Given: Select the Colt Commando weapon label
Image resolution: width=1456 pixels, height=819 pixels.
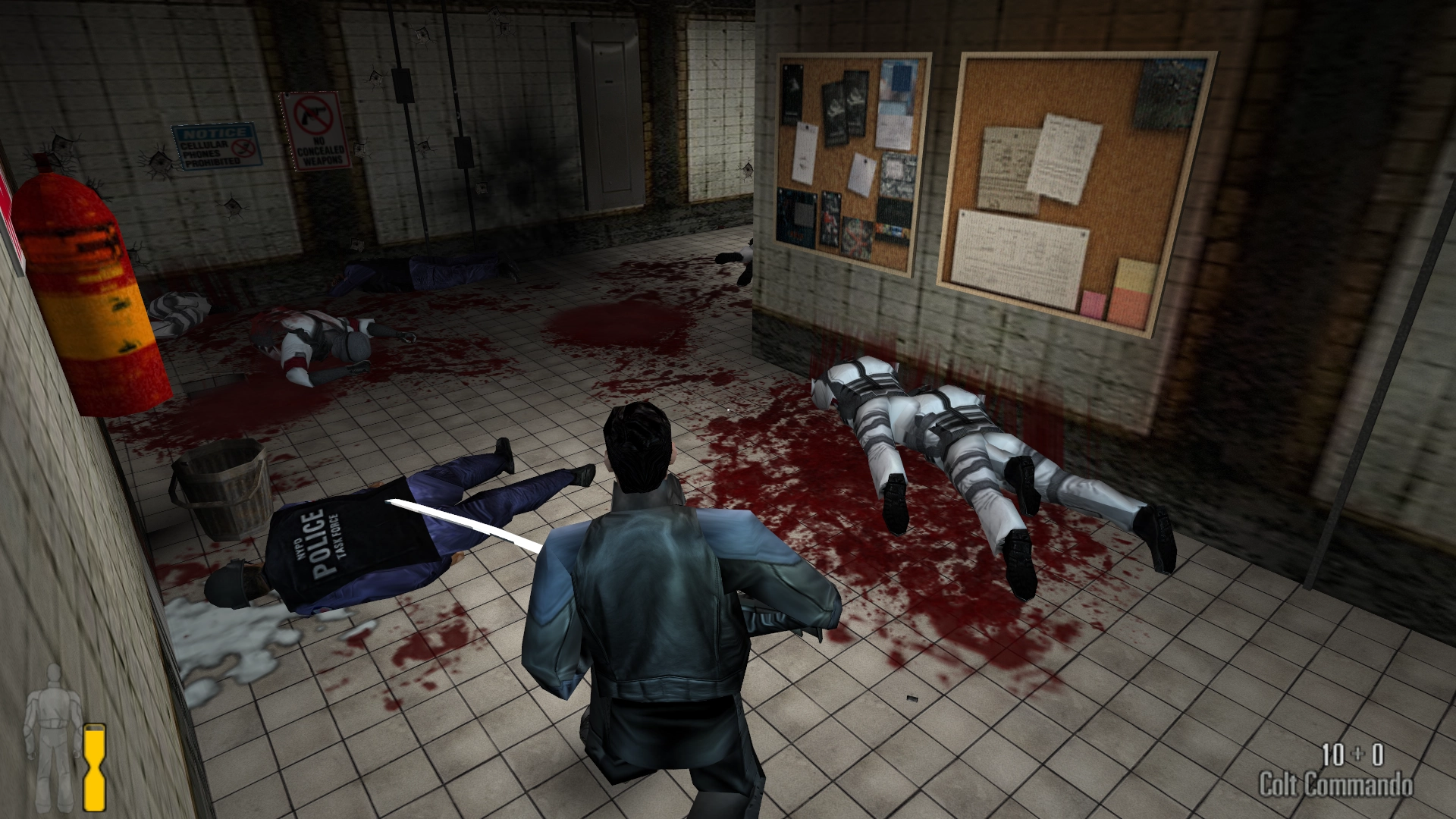Looking at the screenshot, I should (x=1335, y=784).
